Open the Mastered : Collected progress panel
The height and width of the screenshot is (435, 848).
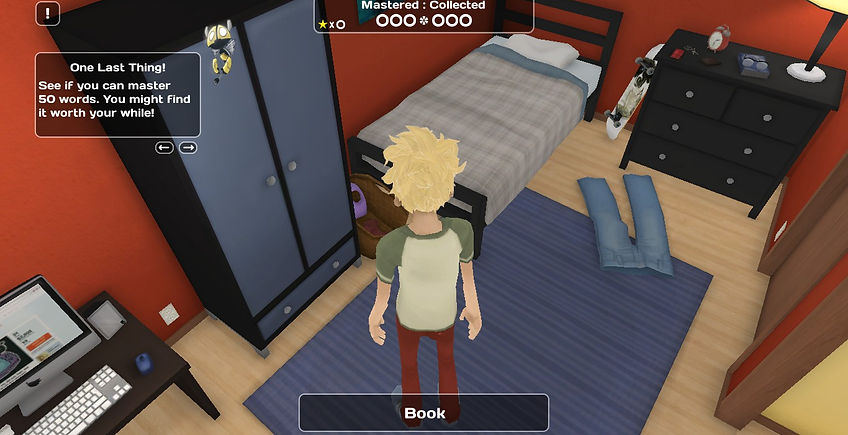(424, 14)
